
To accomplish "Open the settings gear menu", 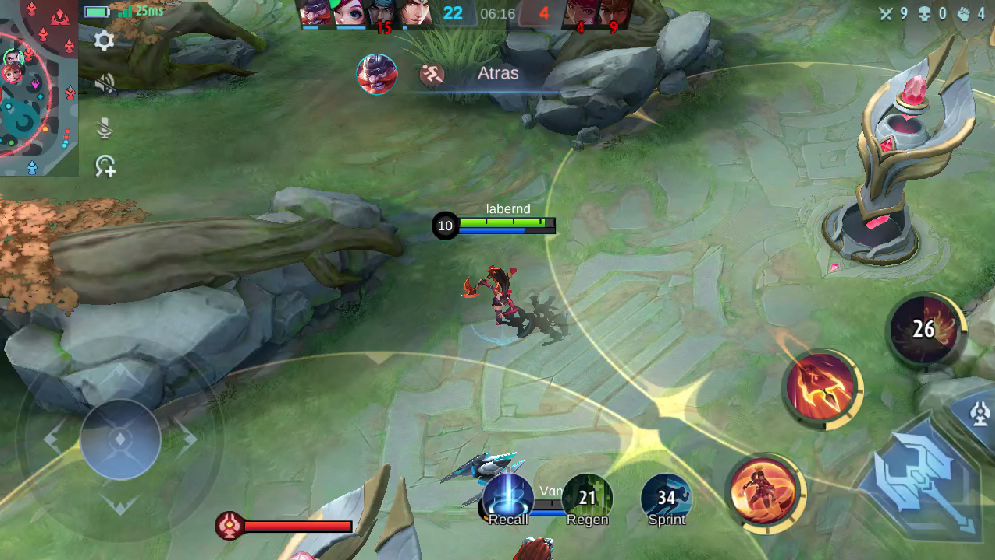I will [104, 40].
